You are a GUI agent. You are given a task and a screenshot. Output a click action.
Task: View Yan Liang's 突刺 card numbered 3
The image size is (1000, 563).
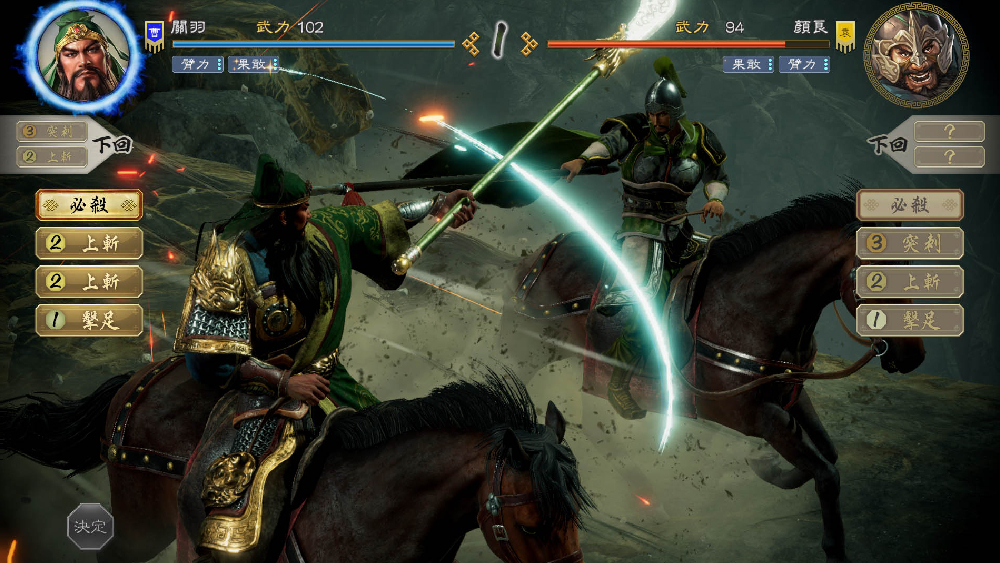point(910,243)
